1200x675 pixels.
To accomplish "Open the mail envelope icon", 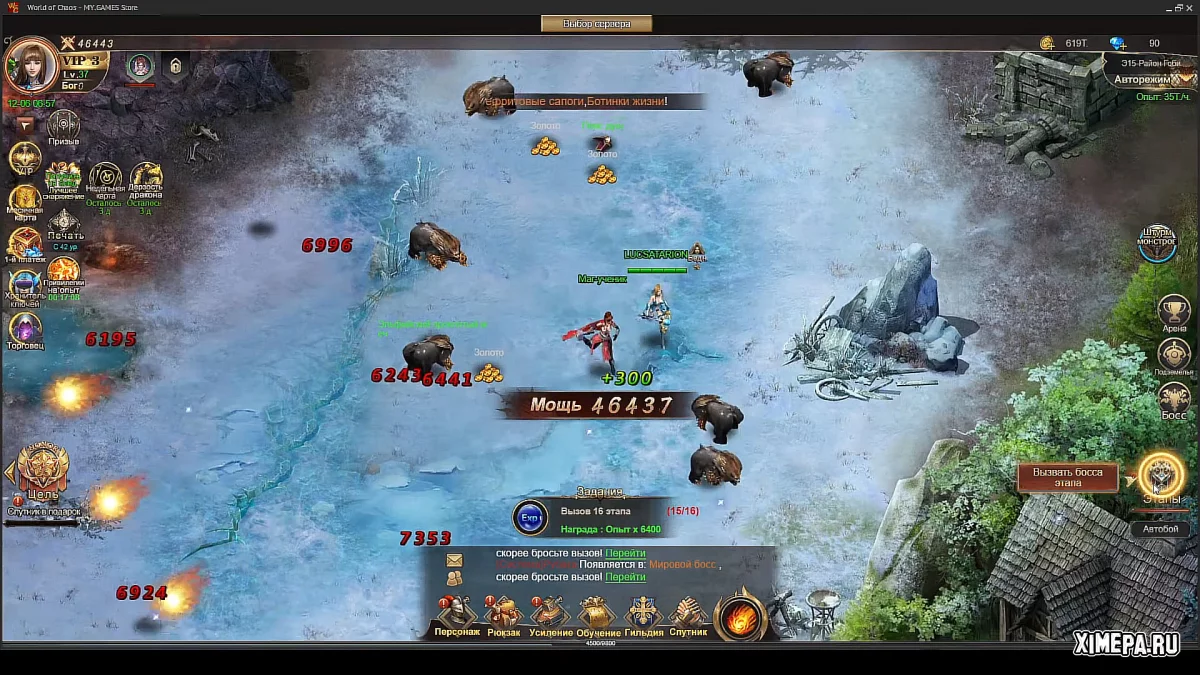I will pyautogui.click(x=454, y=560).
